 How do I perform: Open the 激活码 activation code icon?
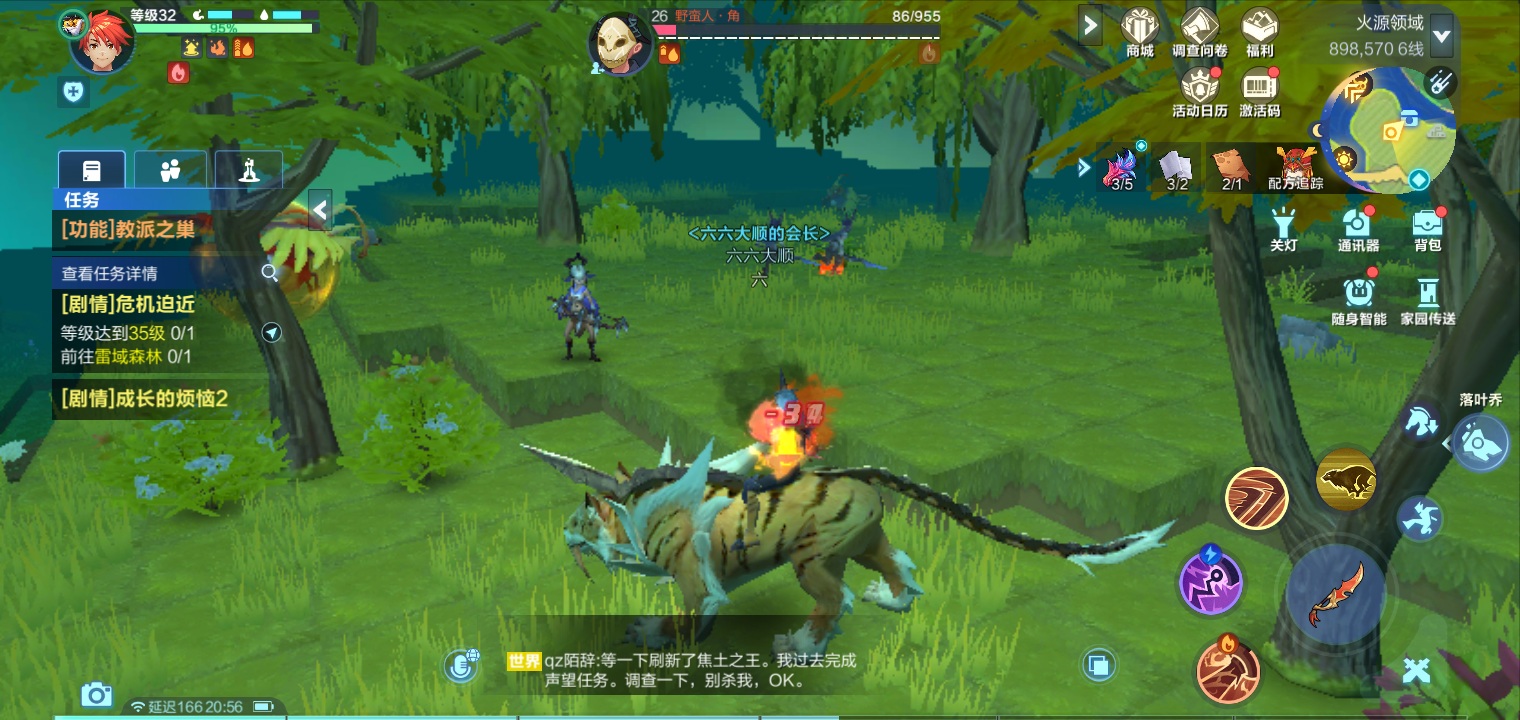click(x=1260, y=91)
